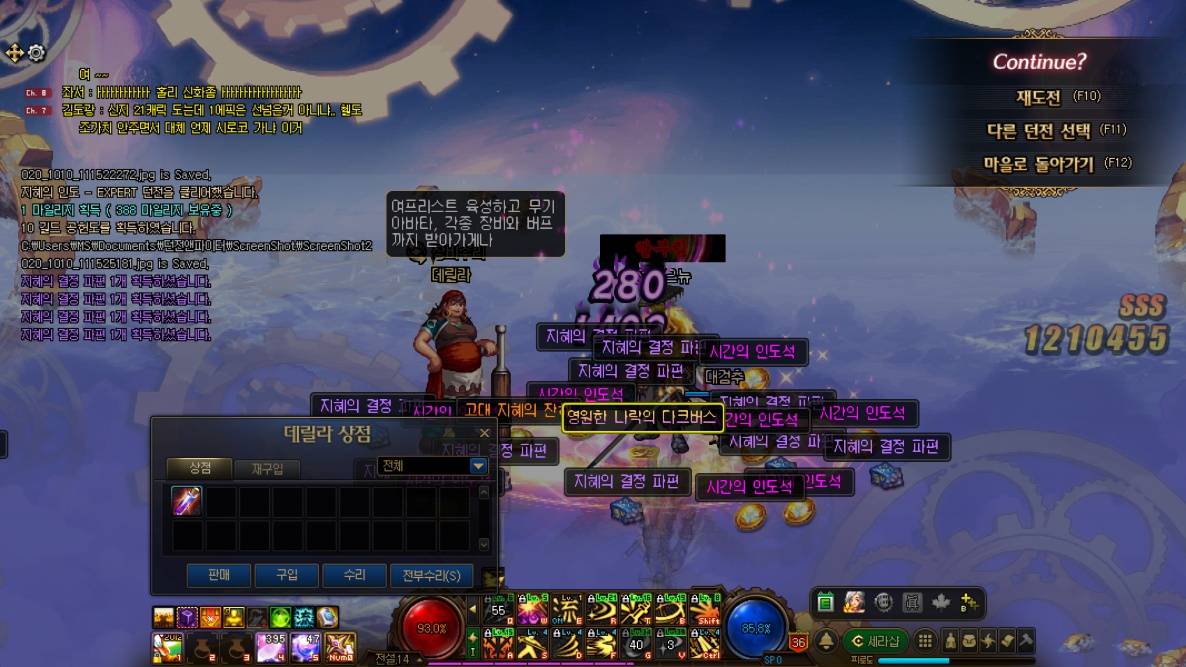
Task: Open the 전체 category dropdown
Action: click(x=478, y=466)
